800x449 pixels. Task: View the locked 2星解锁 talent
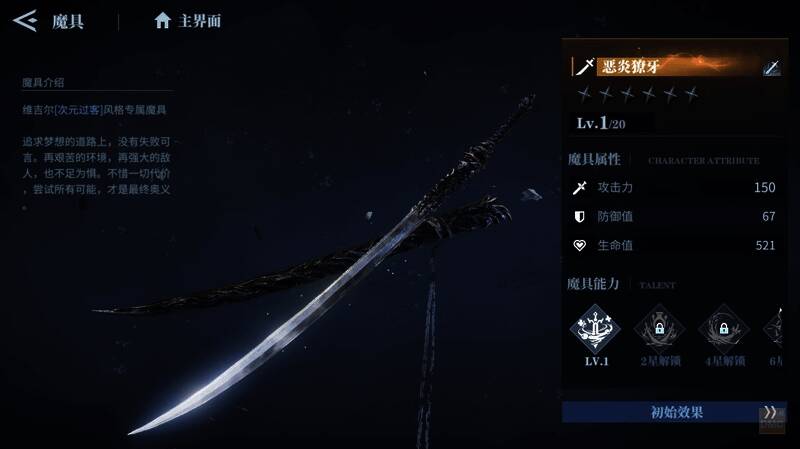(x=660, y=328)
